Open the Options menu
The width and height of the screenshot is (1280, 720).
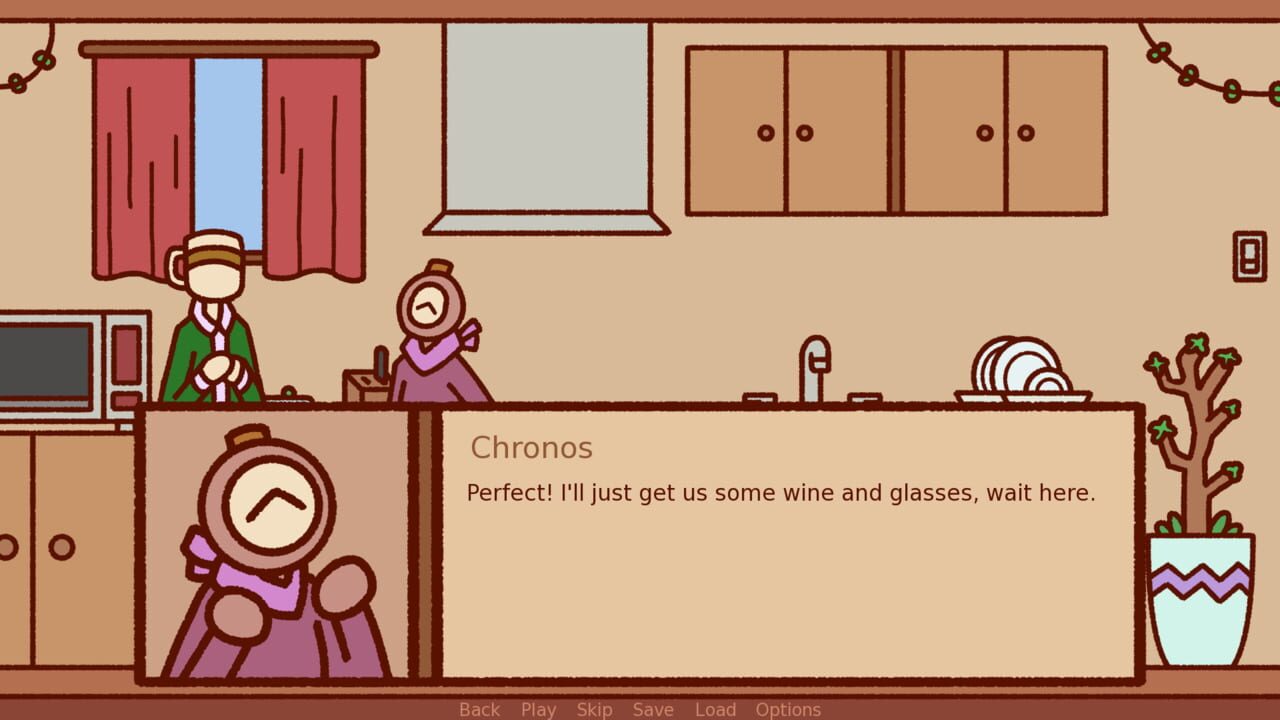point(789,709)
